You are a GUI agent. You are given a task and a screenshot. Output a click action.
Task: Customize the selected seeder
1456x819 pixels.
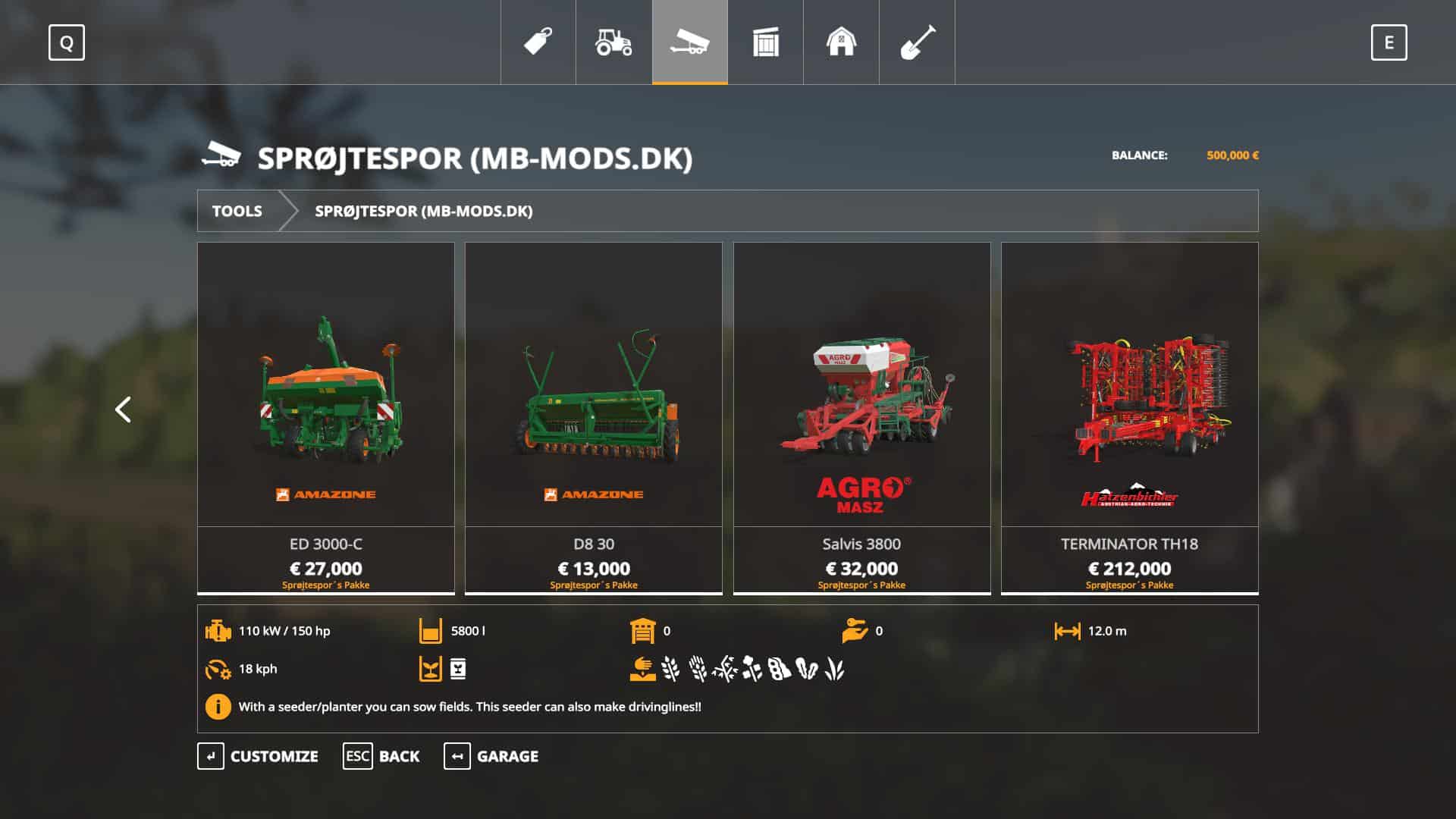[258, 756]
